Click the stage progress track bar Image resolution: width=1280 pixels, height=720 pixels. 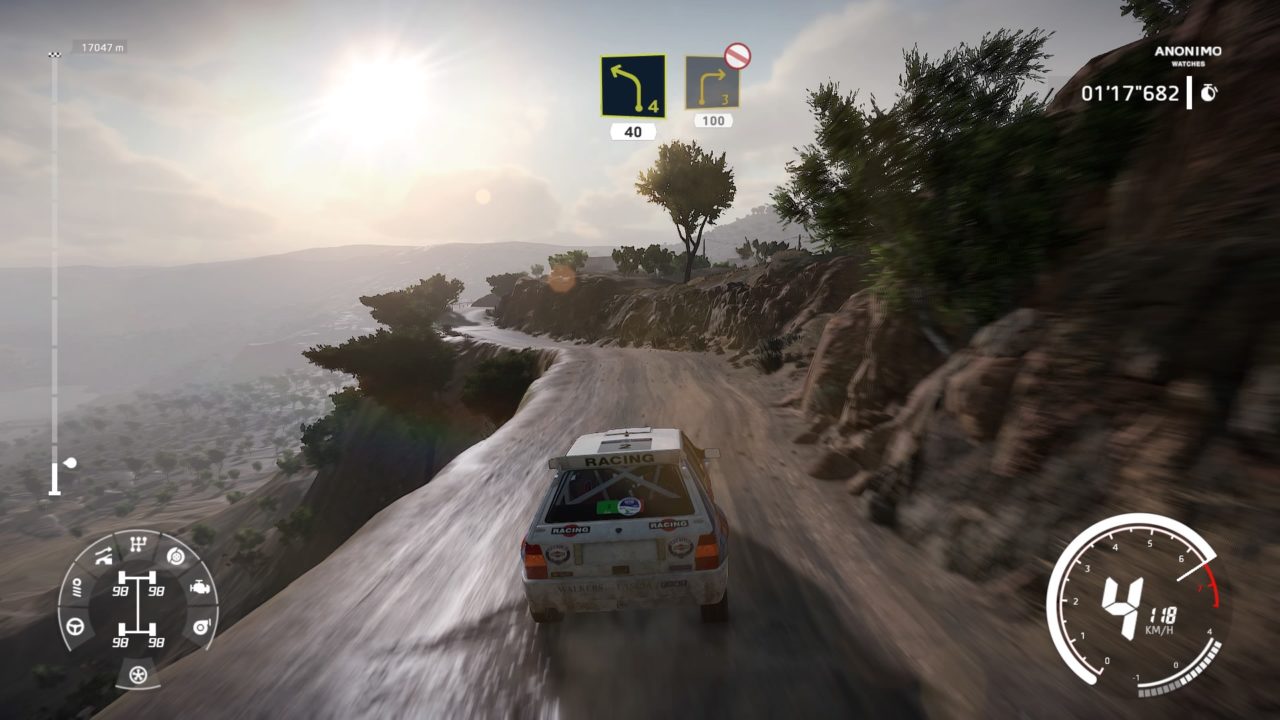pyautogui.click(x=54, y=270)
